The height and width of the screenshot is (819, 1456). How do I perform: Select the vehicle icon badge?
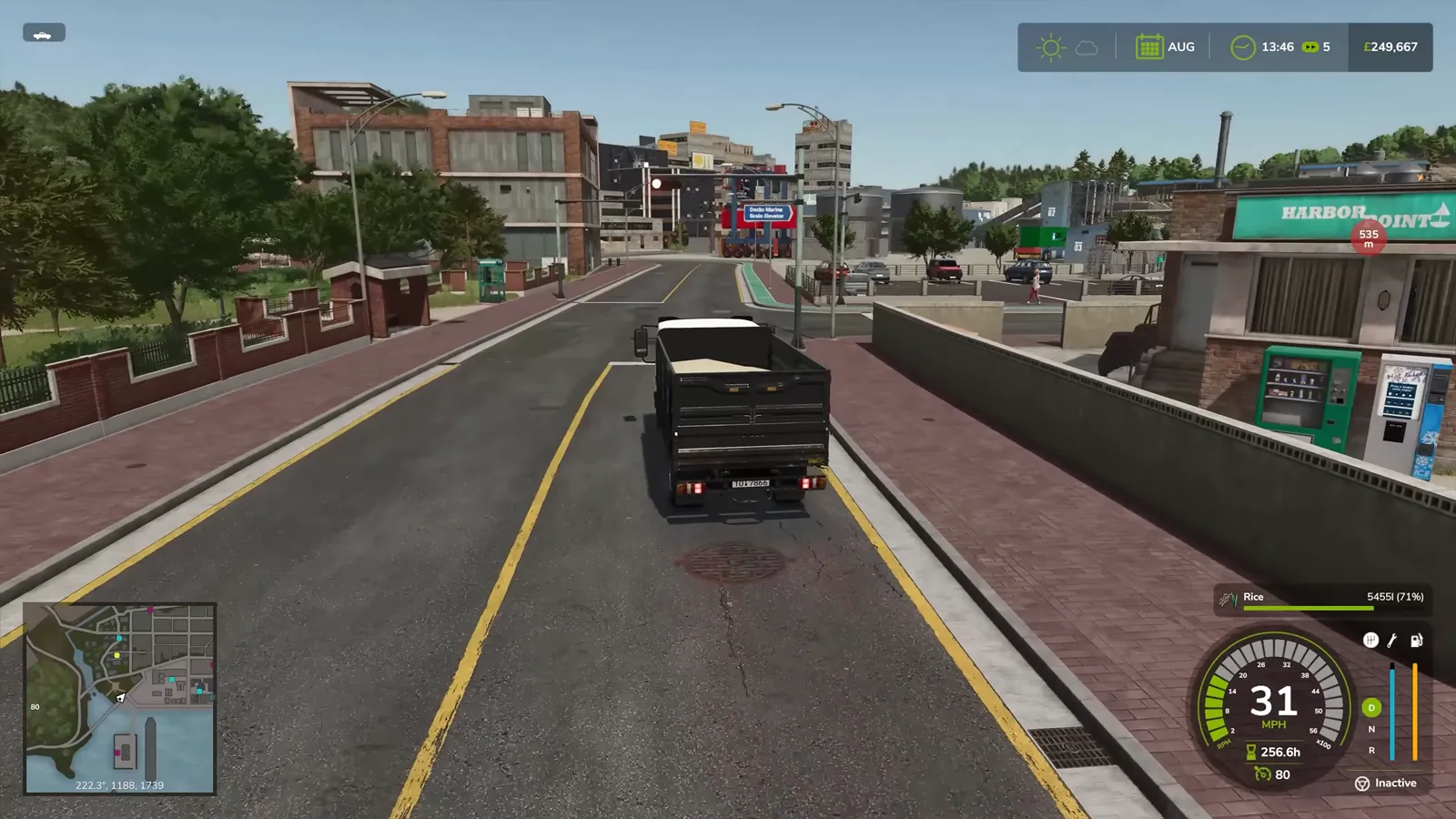(43, 34)
